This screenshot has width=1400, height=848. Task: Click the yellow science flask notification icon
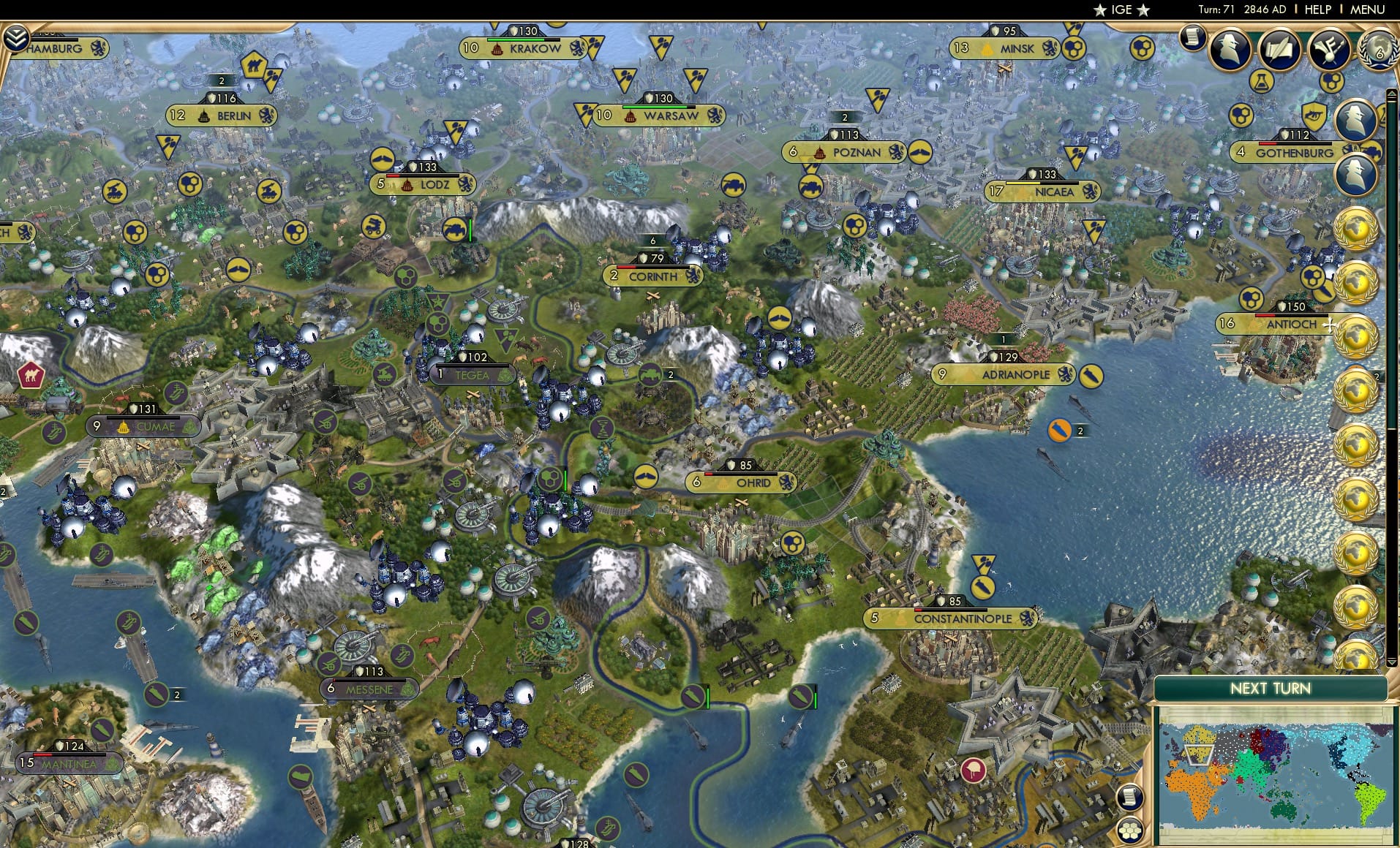point(1262,81)
